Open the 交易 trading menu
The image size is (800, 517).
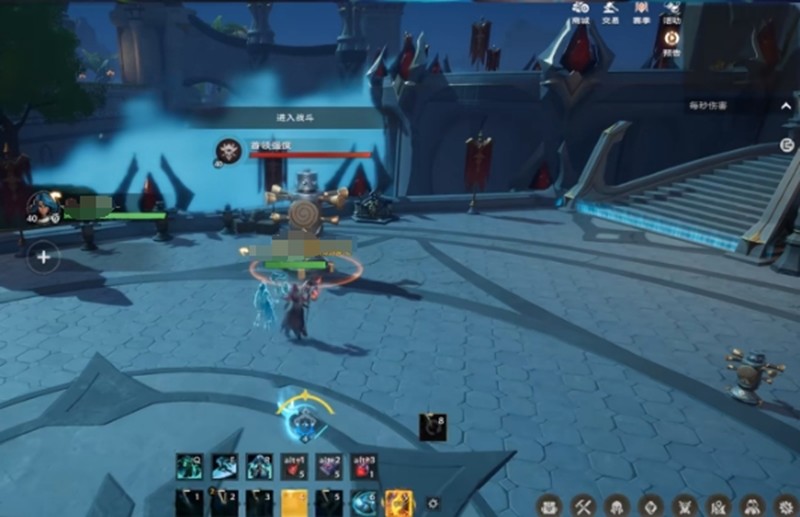pos(611,11)
